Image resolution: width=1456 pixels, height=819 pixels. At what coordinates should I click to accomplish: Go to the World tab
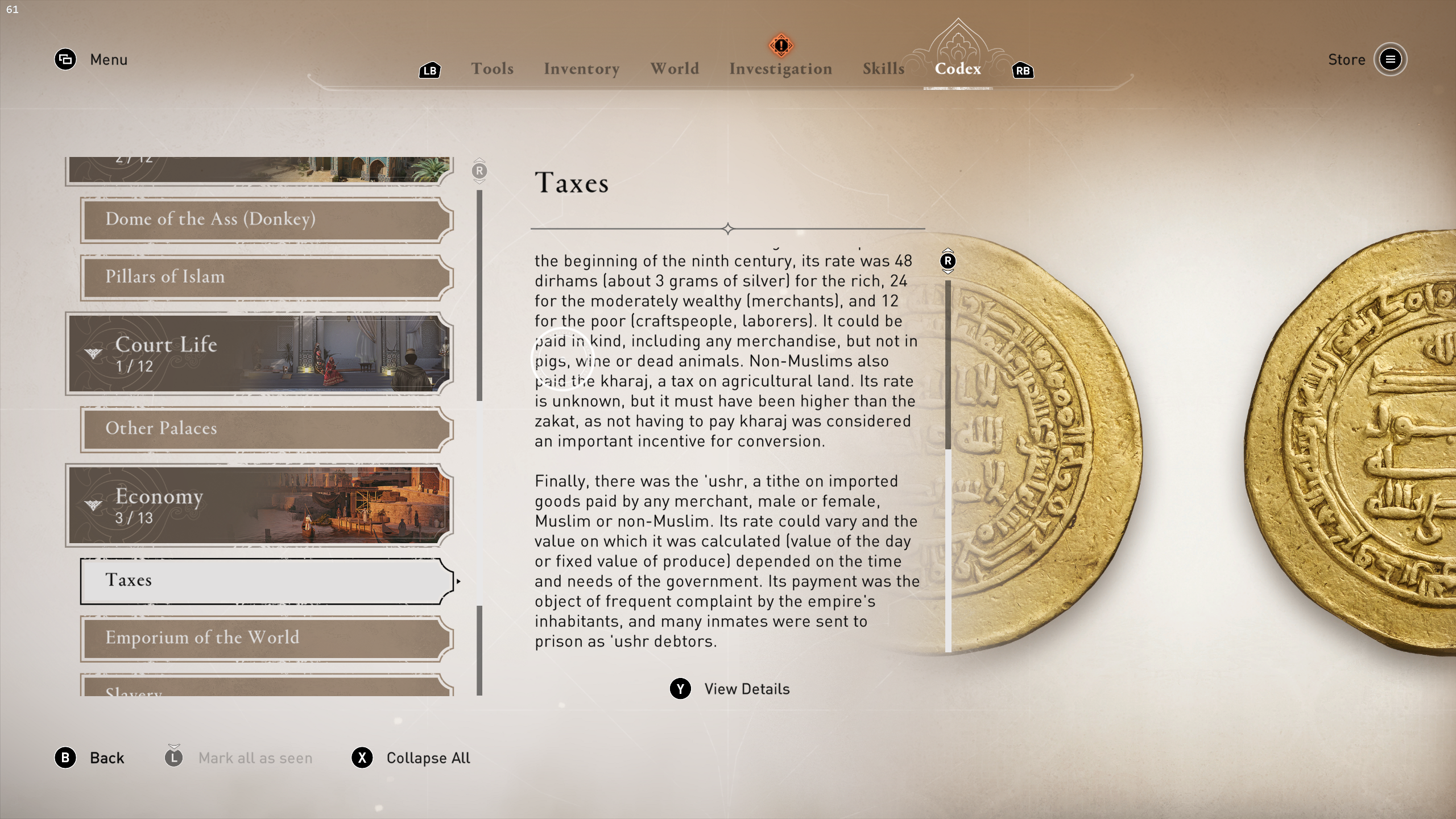[x=675, y=69]
